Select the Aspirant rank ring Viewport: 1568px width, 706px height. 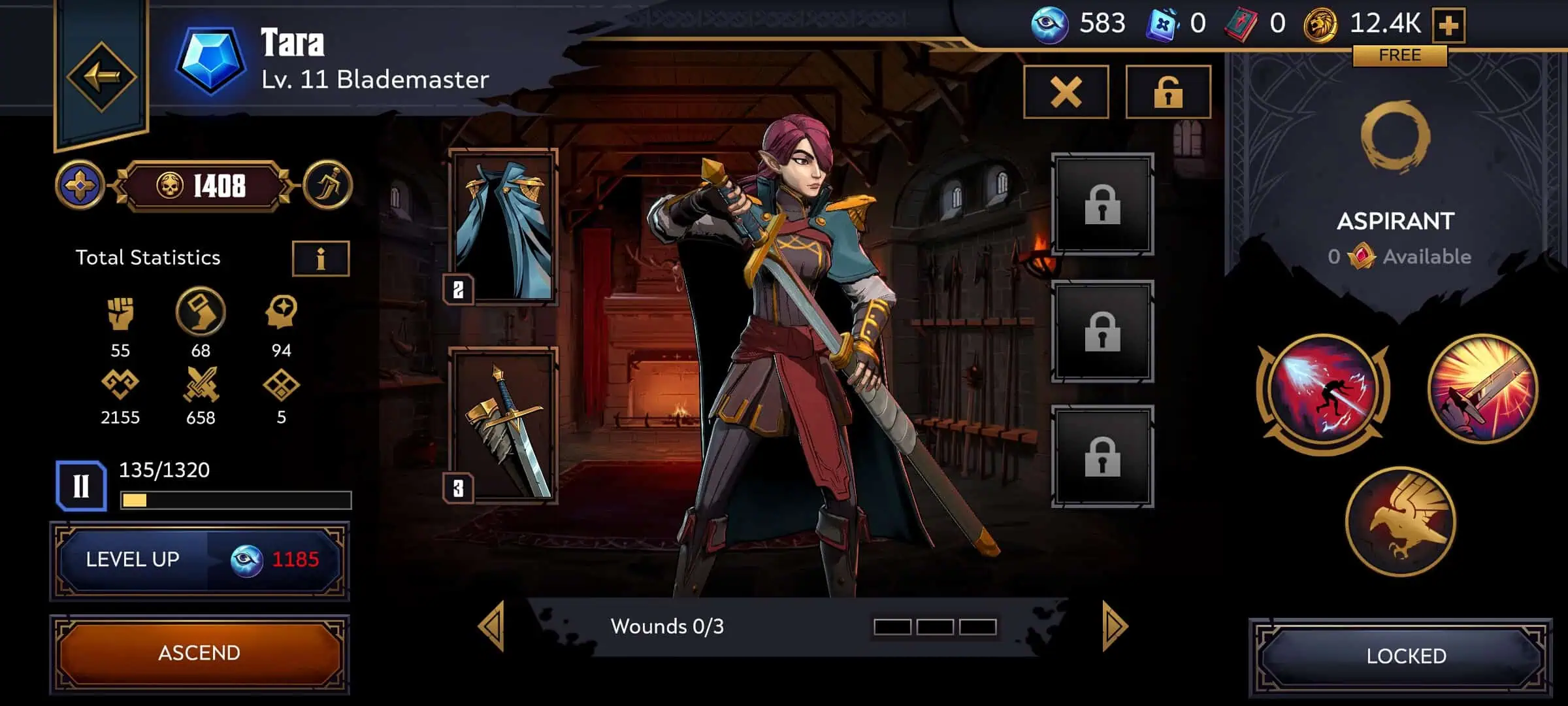[x=1395, y=137]
